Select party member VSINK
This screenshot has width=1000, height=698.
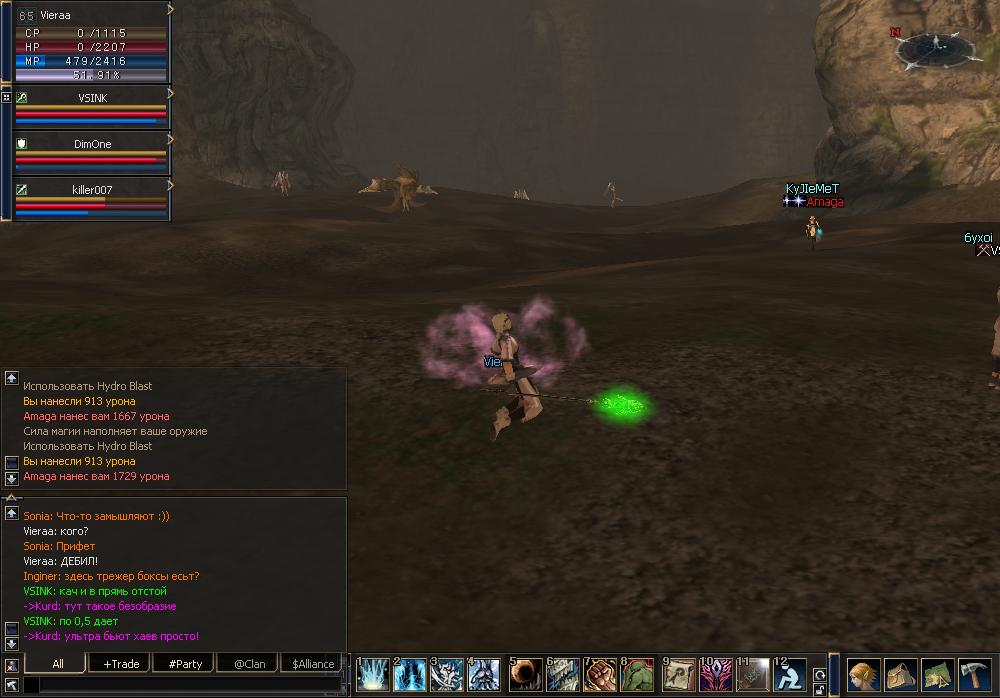93,98
